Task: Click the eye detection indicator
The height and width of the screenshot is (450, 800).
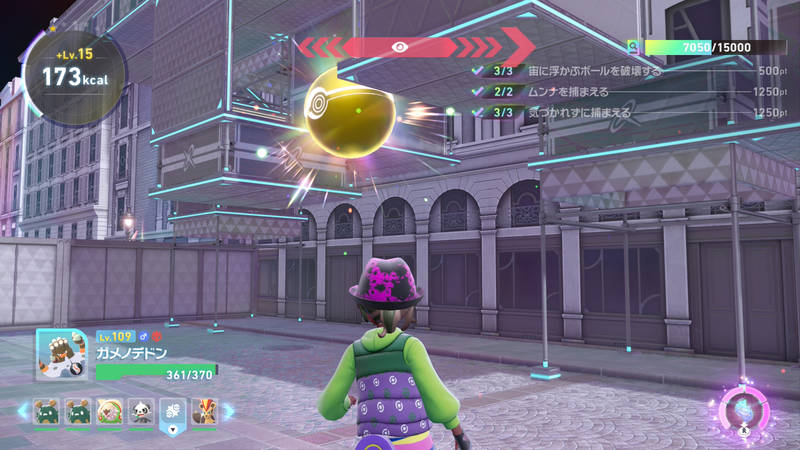Action: click(399, 46)
